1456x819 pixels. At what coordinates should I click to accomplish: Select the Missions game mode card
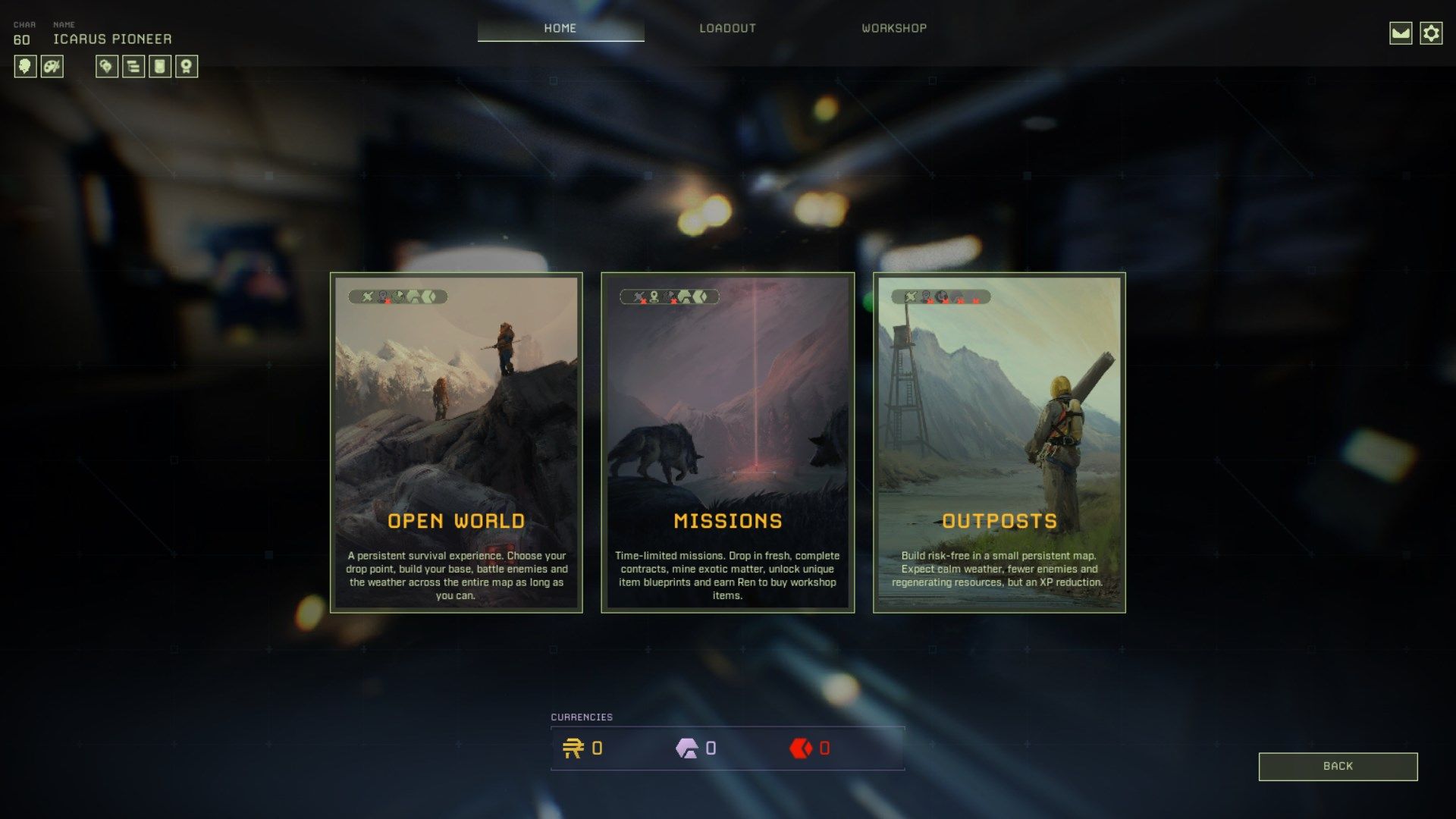[x=727, y=442]
